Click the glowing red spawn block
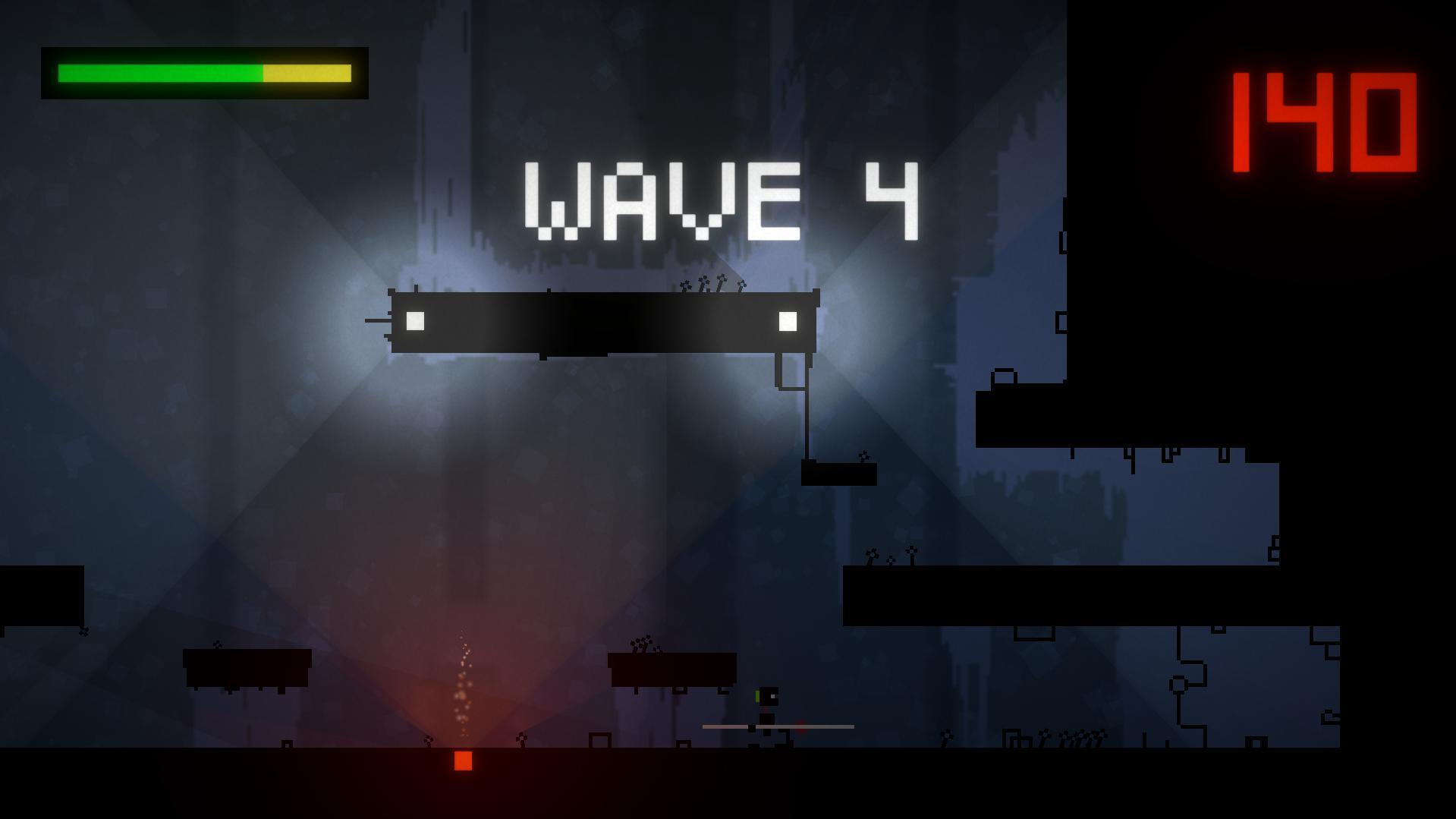Viewport: 1456px width, 819px height. pyautogui.click(x=462, y=761)
